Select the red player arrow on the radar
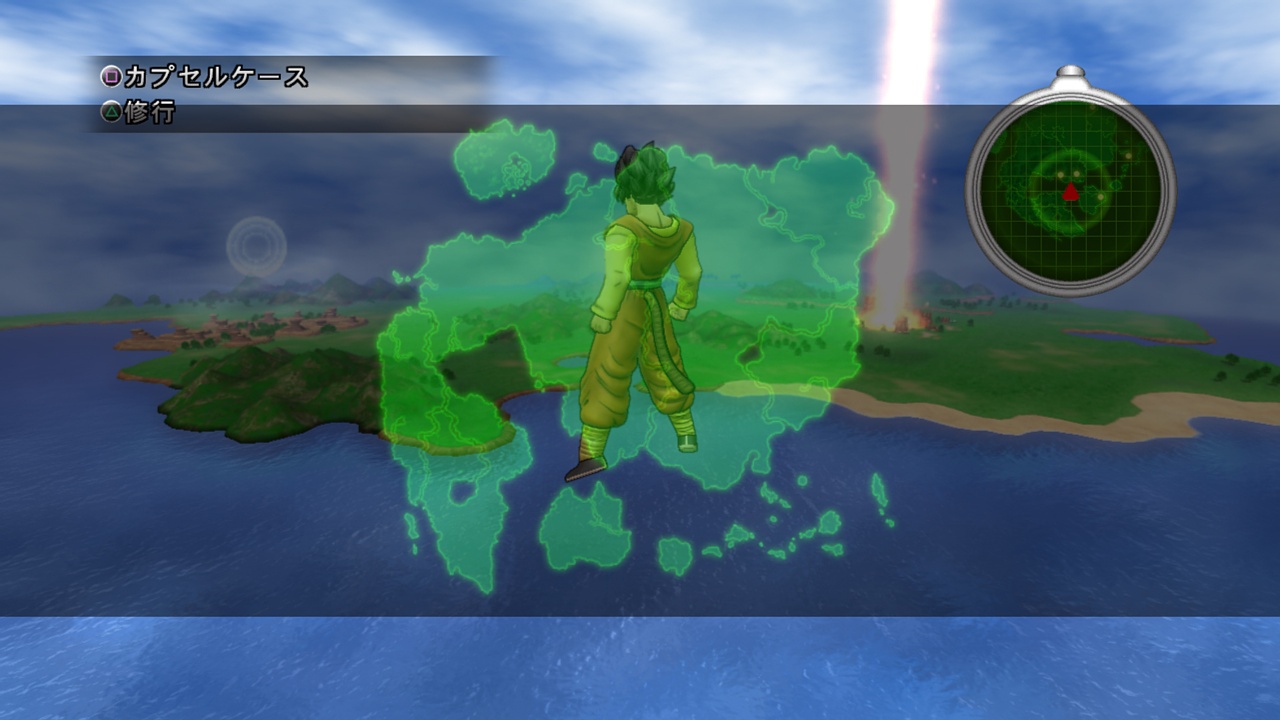Viewport: 1280px width, 720px height. [1070, 192]
